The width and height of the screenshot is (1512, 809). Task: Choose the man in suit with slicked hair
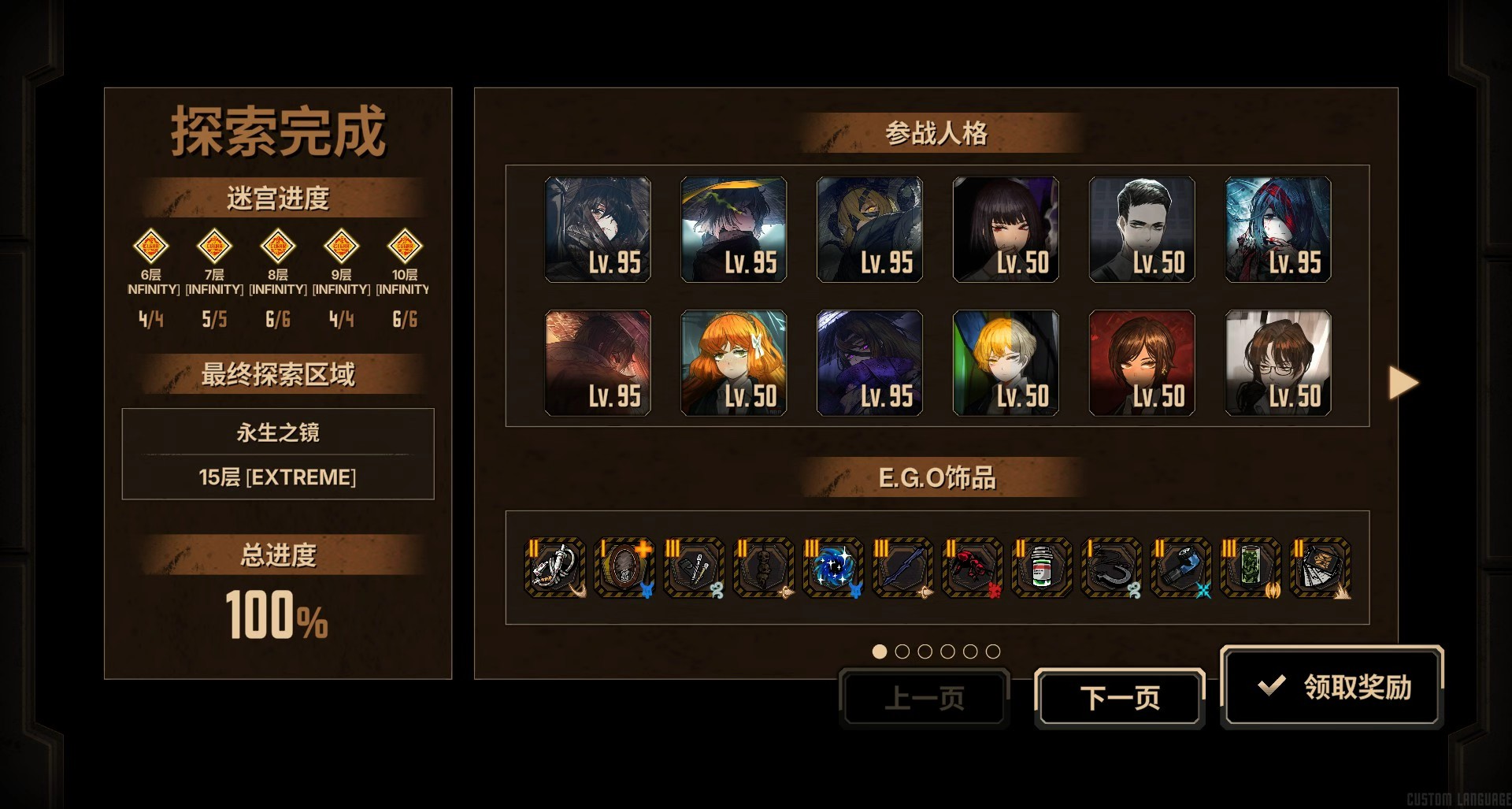pyautogui.click(x=1141, y=229)
